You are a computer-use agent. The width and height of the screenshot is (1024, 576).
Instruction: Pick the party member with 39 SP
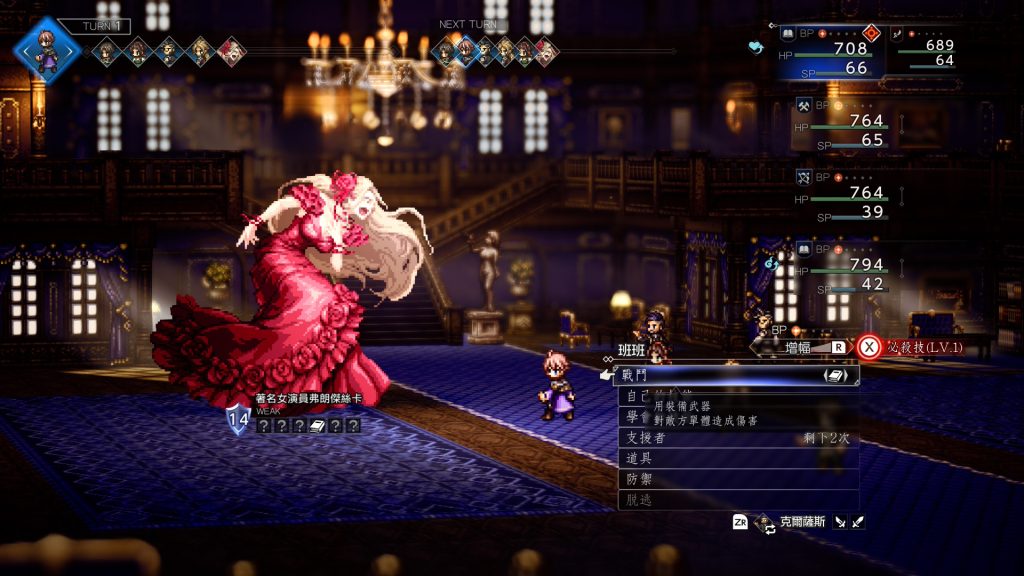[850, 198]
